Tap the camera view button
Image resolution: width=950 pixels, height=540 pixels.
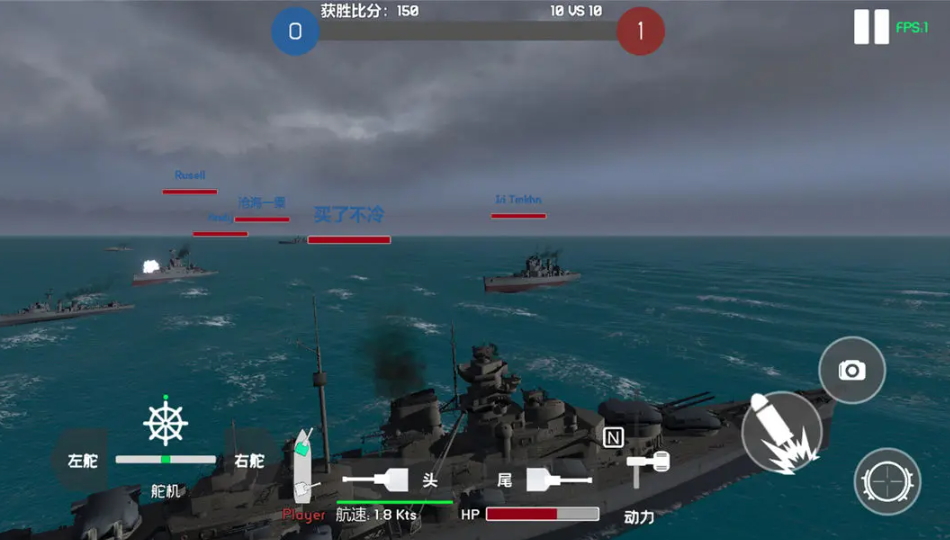[x=852, y=370]
